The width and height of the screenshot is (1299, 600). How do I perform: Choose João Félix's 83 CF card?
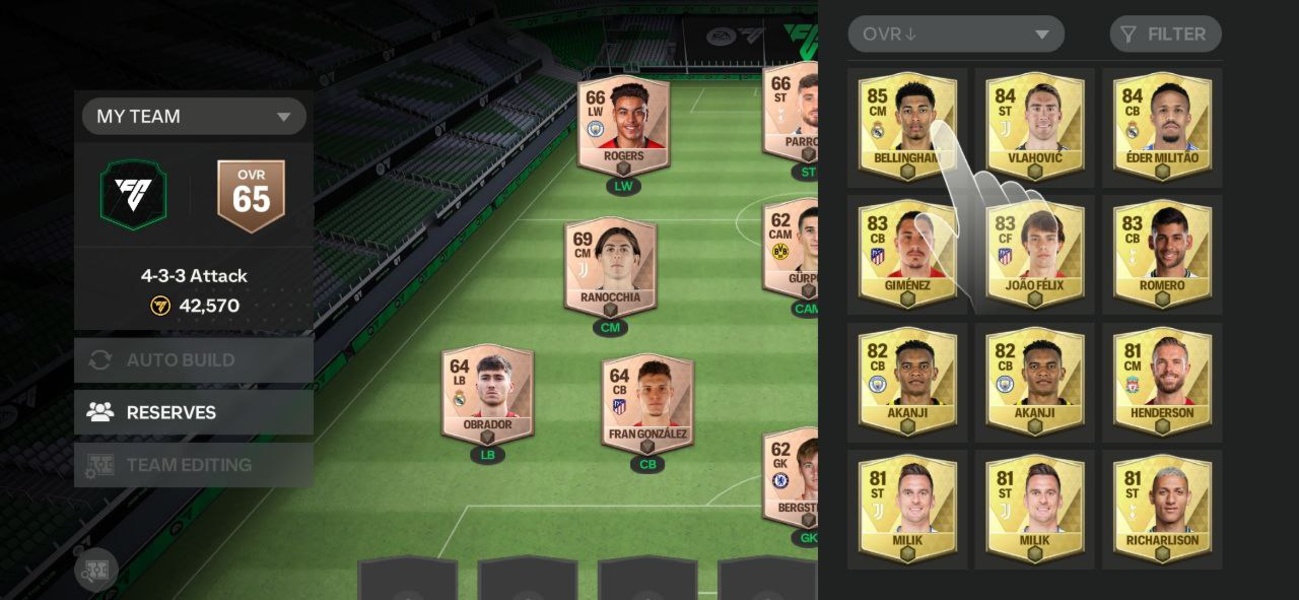pyautogui.click(x=1034, y=253)
